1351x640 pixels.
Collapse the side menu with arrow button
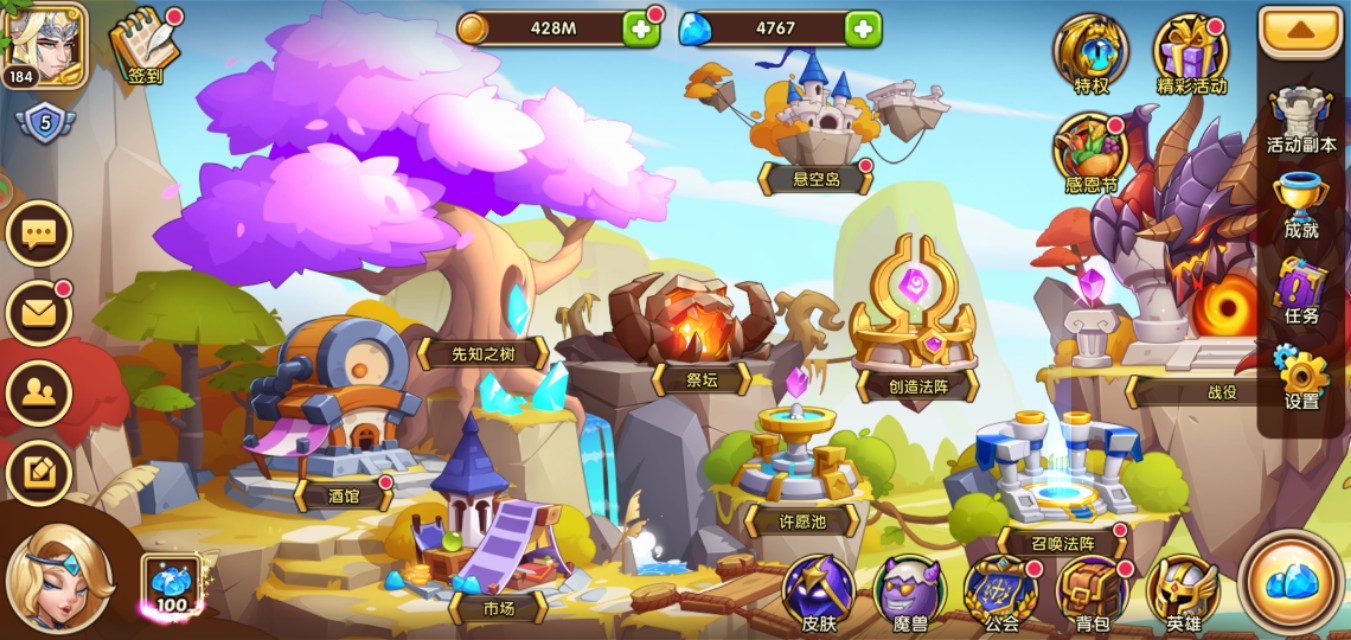coord(1299,31)
